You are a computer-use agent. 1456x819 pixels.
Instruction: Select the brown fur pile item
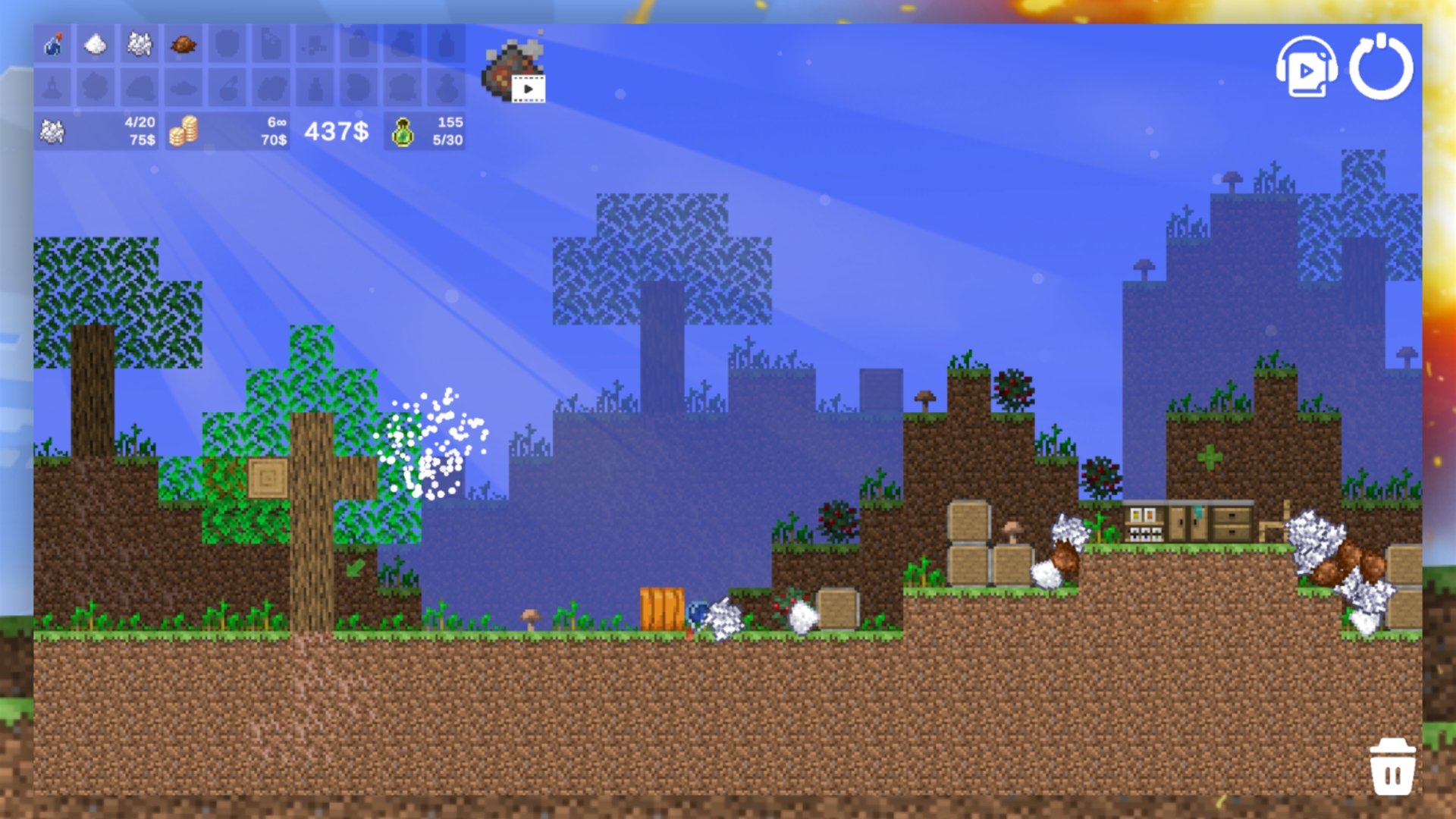click(x=182, y=44)
